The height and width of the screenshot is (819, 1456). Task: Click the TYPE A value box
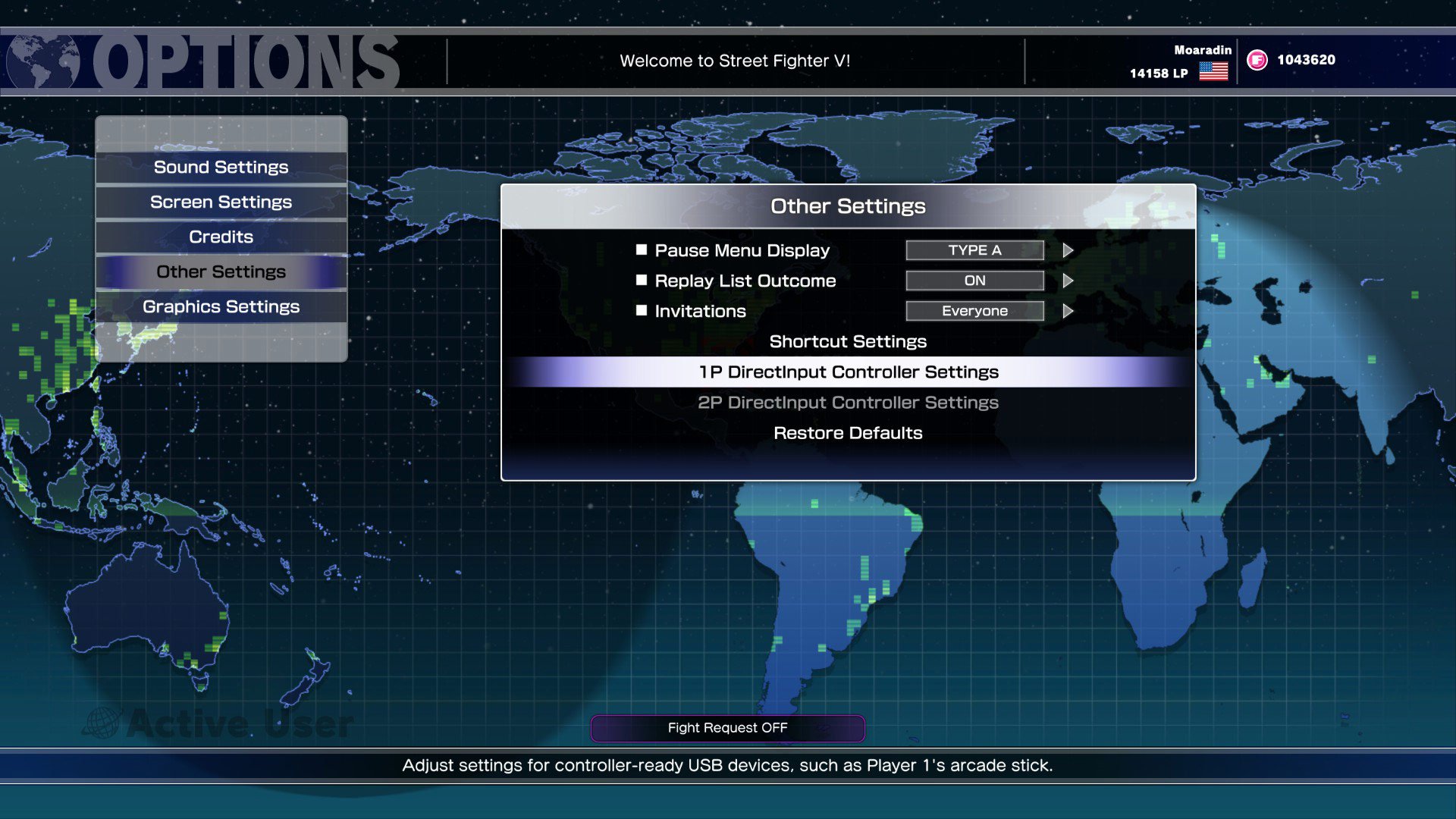tap(974, 250)
